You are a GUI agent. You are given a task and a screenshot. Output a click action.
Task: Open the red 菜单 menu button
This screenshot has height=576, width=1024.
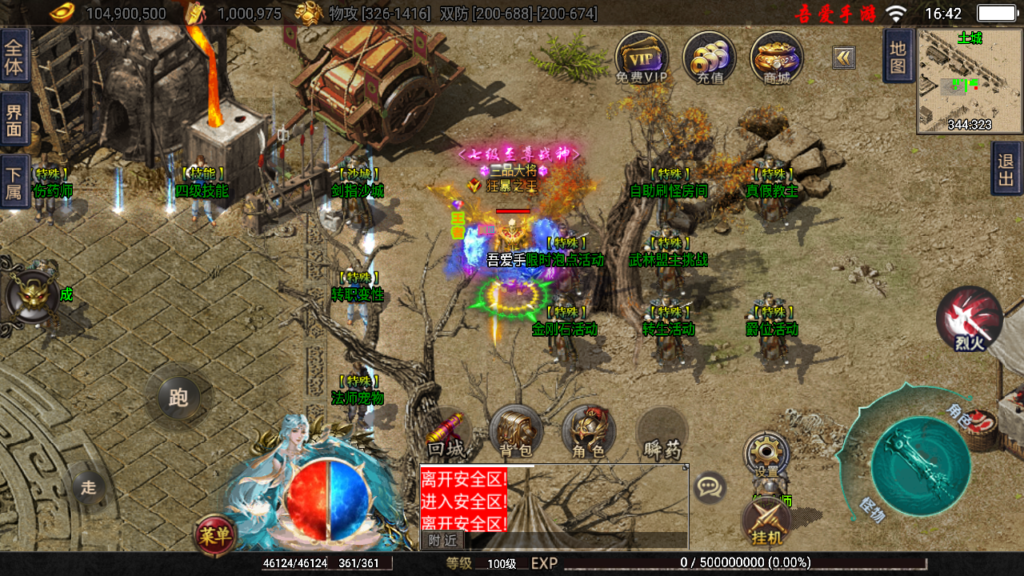coord(215,533)
